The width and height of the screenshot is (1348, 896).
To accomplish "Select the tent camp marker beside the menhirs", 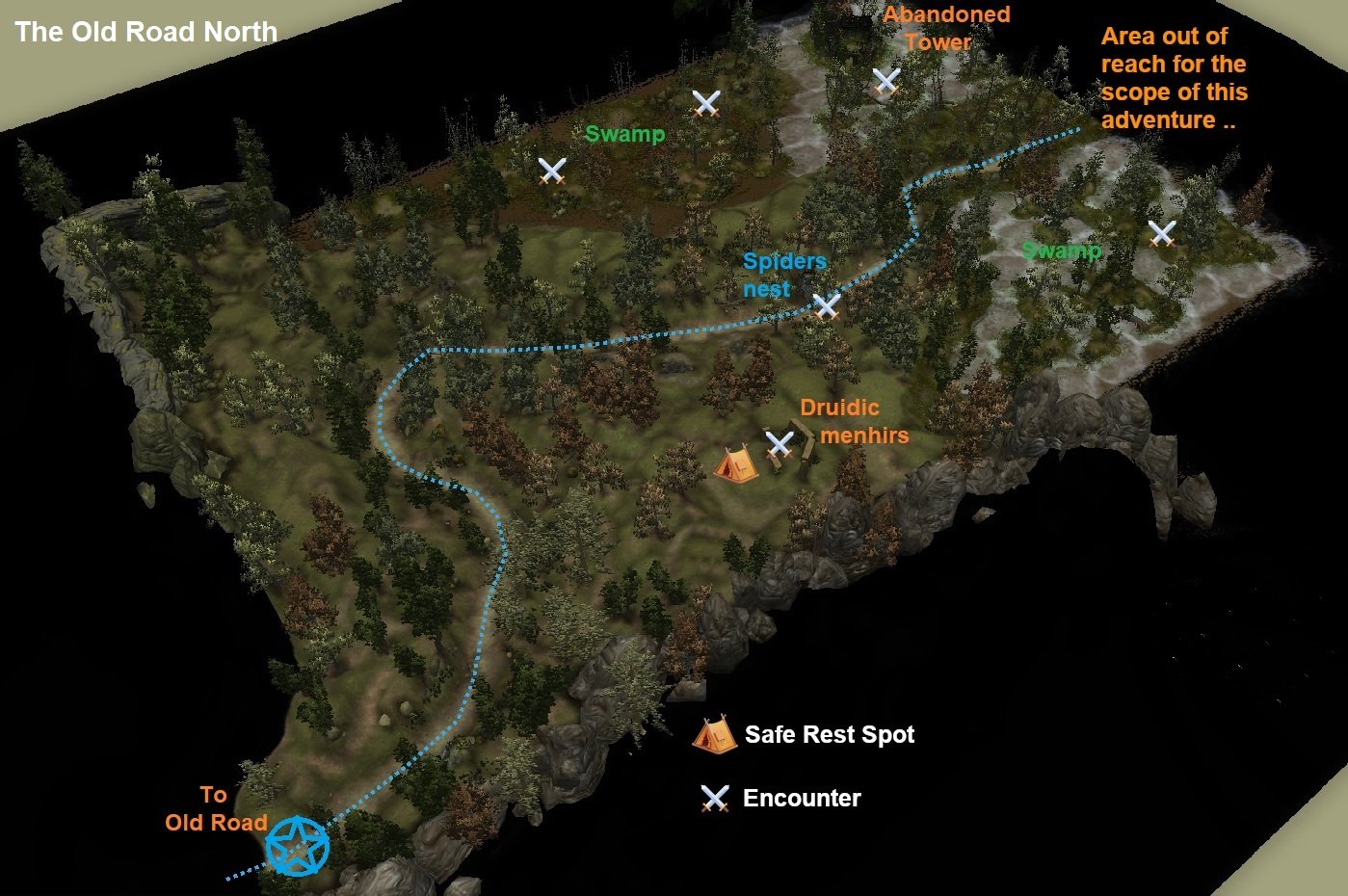I will [733, 463].
